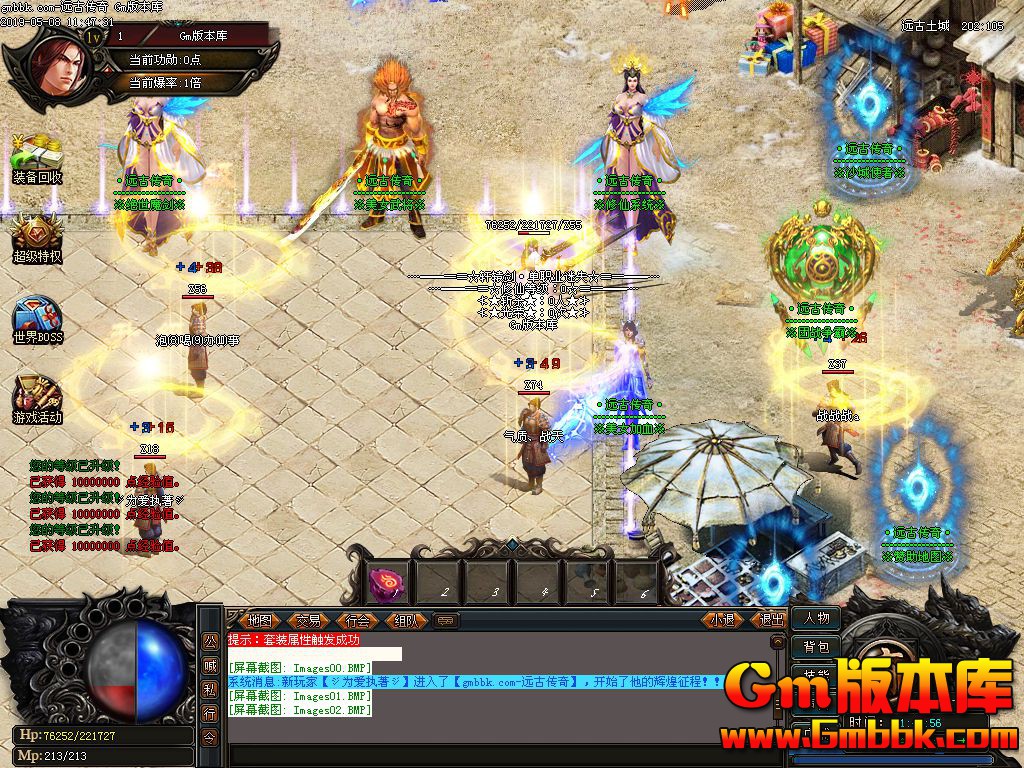Open the 地图 map button
This screenshot has width=1024, height=768.
coord(260,620)
